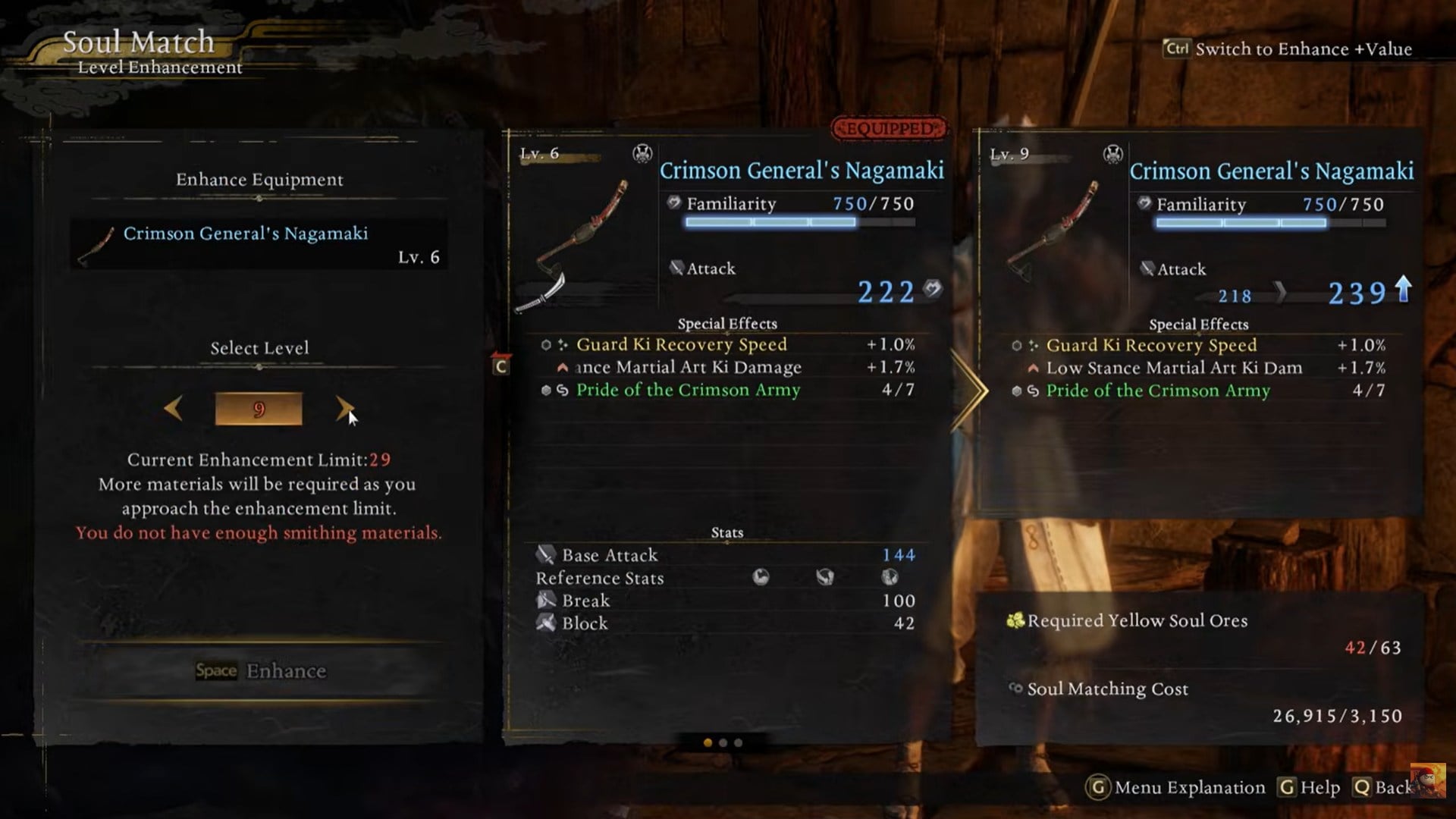
Task: Increase the selected enhancement level with right arrow
Action: [x=344, y=409]
